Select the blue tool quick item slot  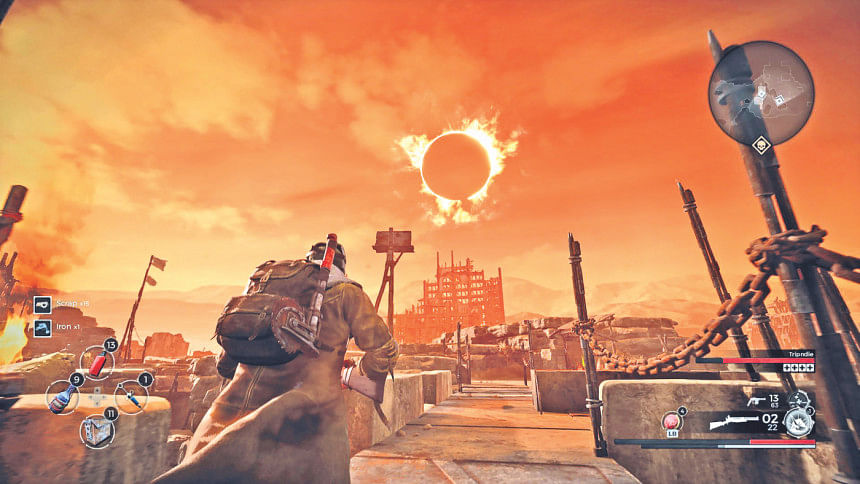coord(131,397)
